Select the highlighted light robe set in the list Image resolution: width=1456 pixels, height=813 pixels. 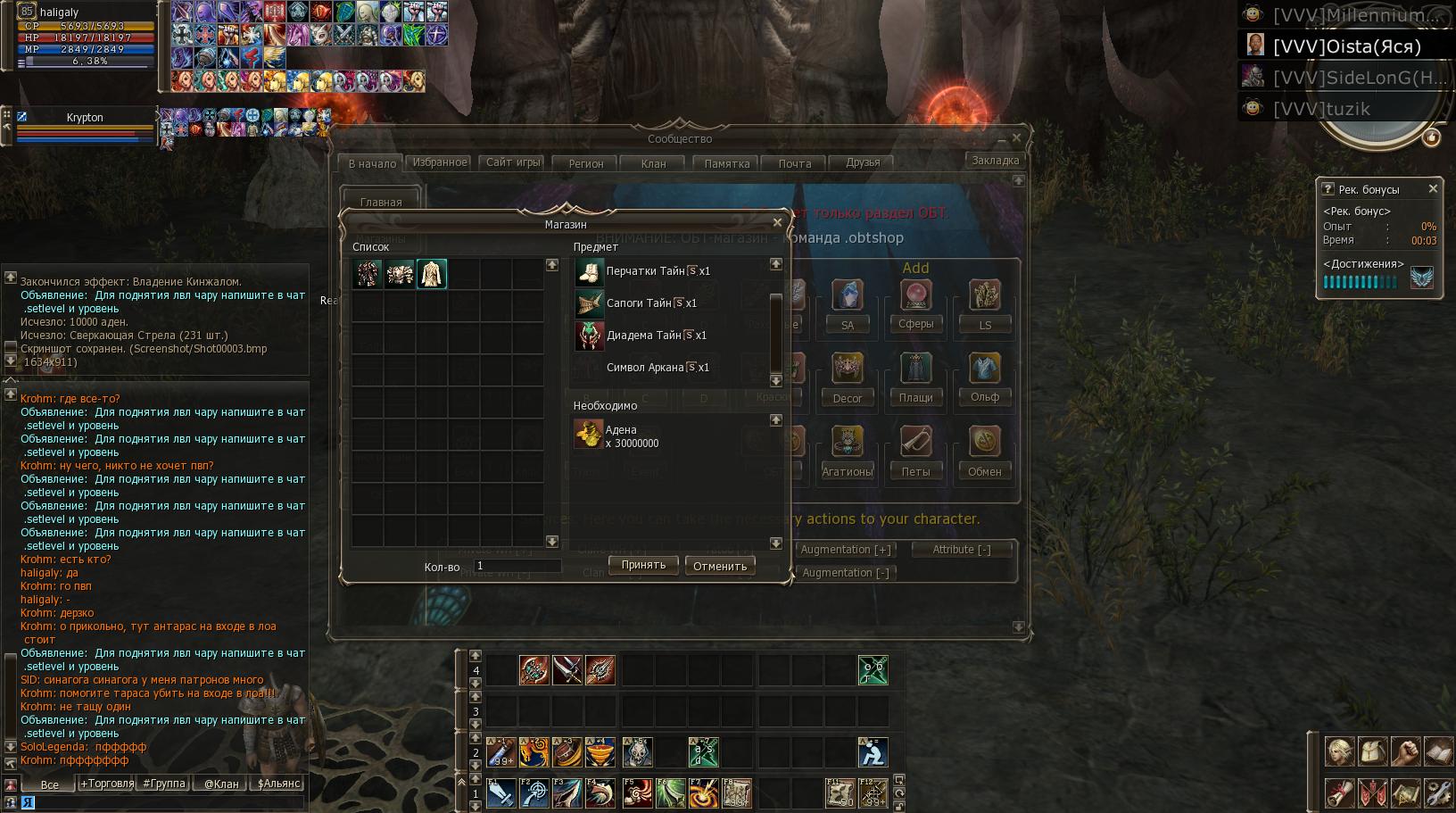point(432,274)
